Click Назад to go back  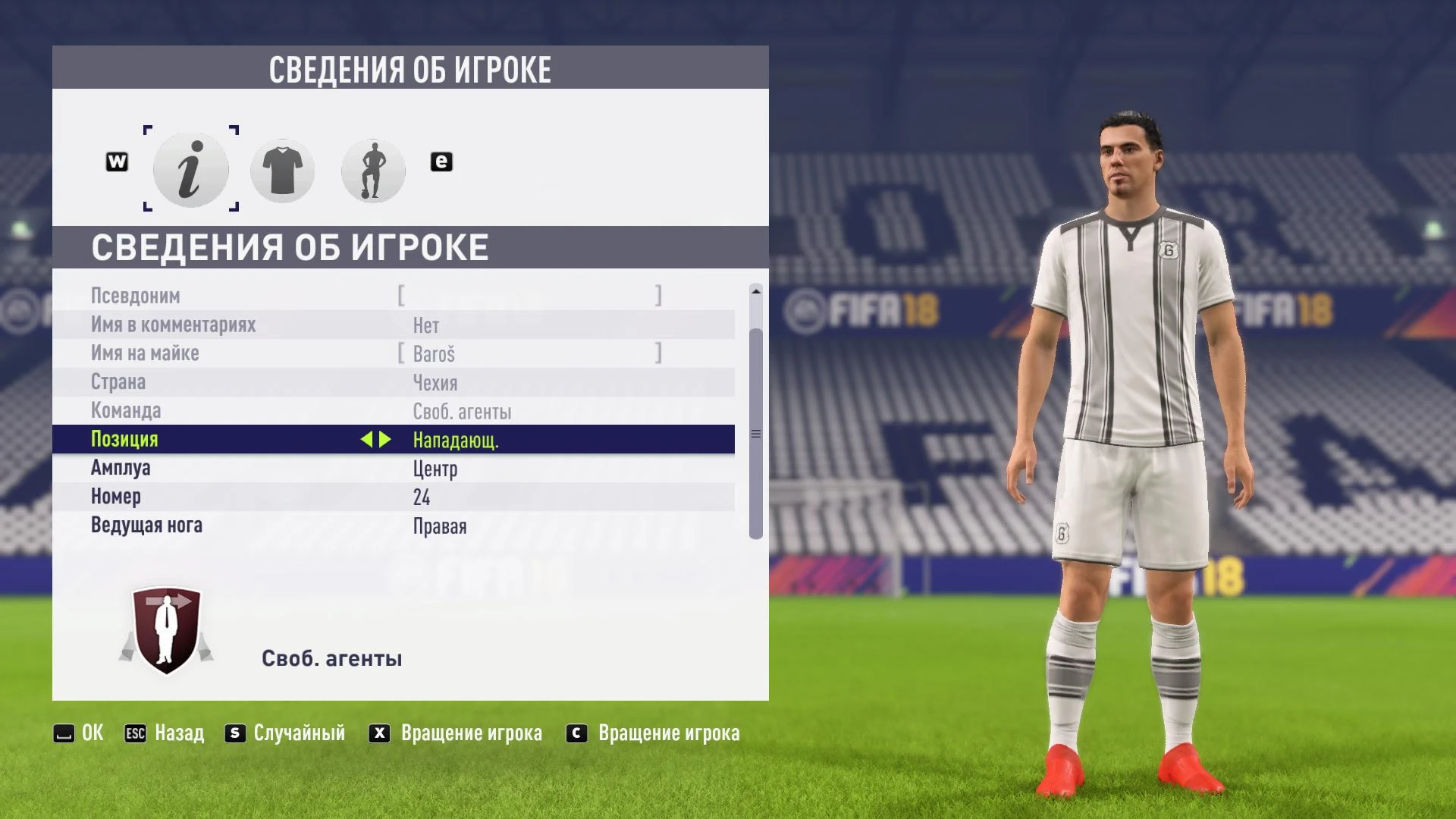178,733
